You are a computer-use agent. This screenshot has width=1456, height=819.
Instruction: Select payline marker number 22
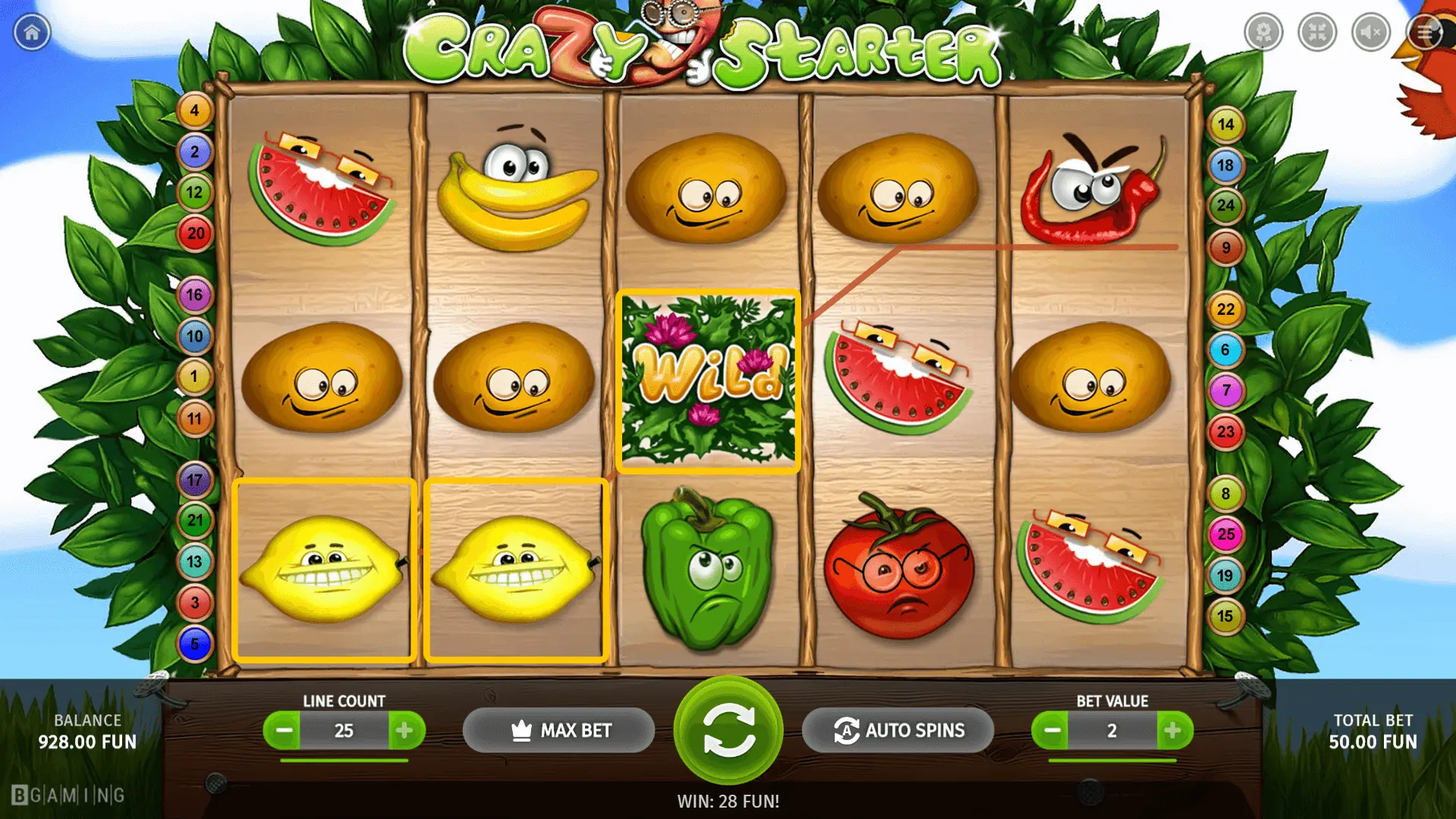coord(1225,309)
